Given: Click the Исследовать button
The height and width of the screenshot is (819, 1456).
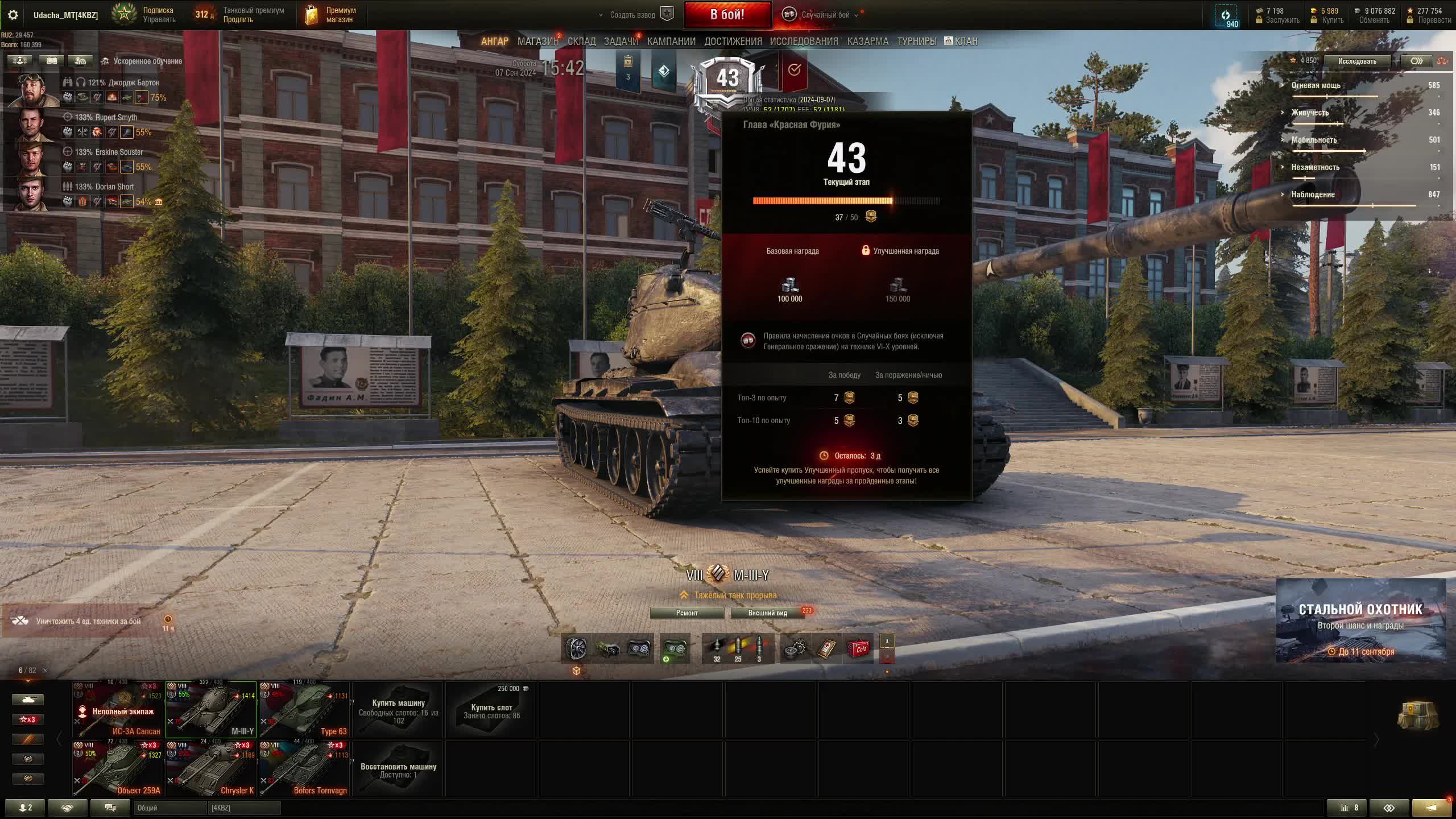Looking at the screenshot, I should click(1356, 61).
